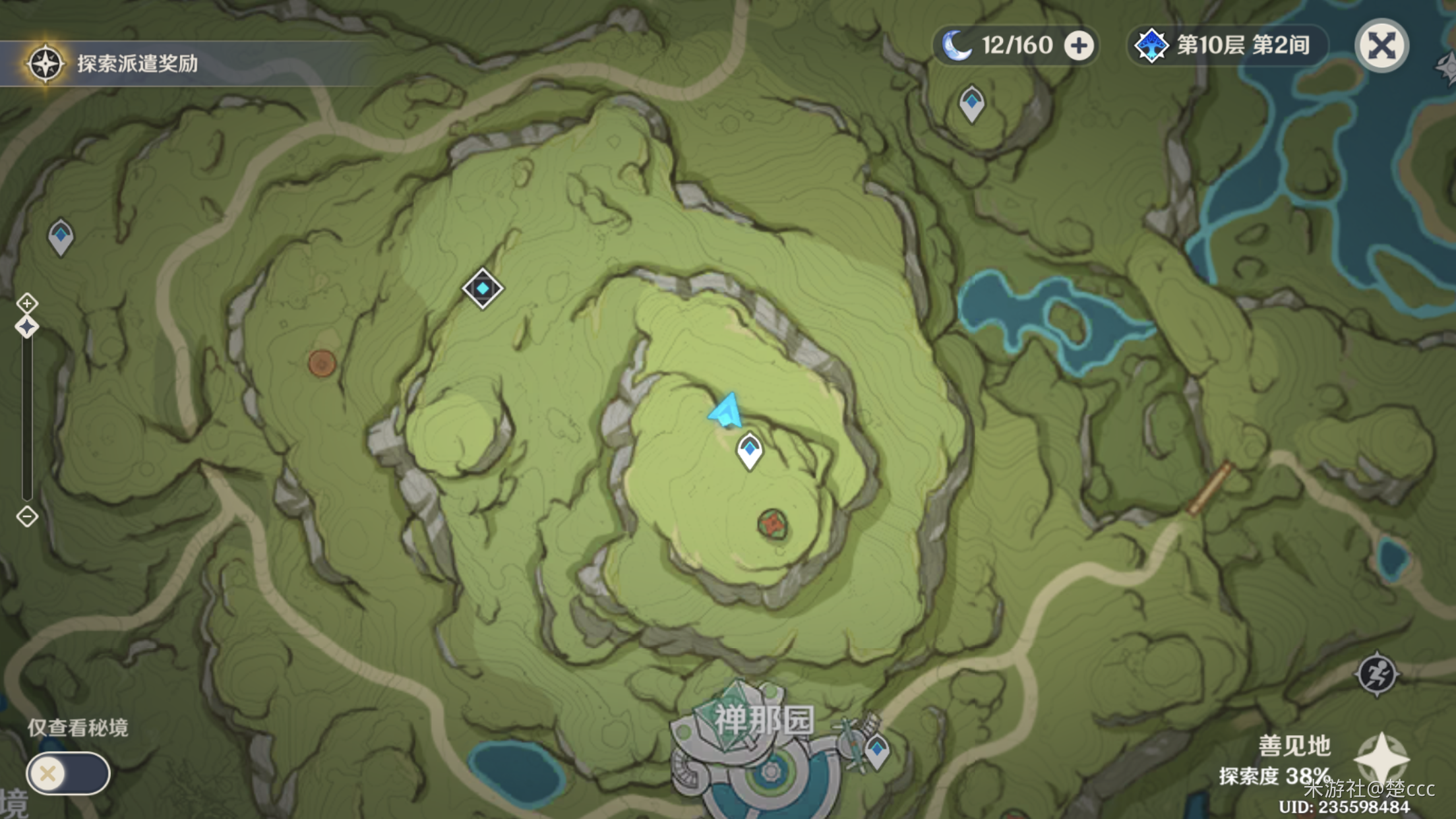Open the running-figure icon marker

click(1376, 674)
